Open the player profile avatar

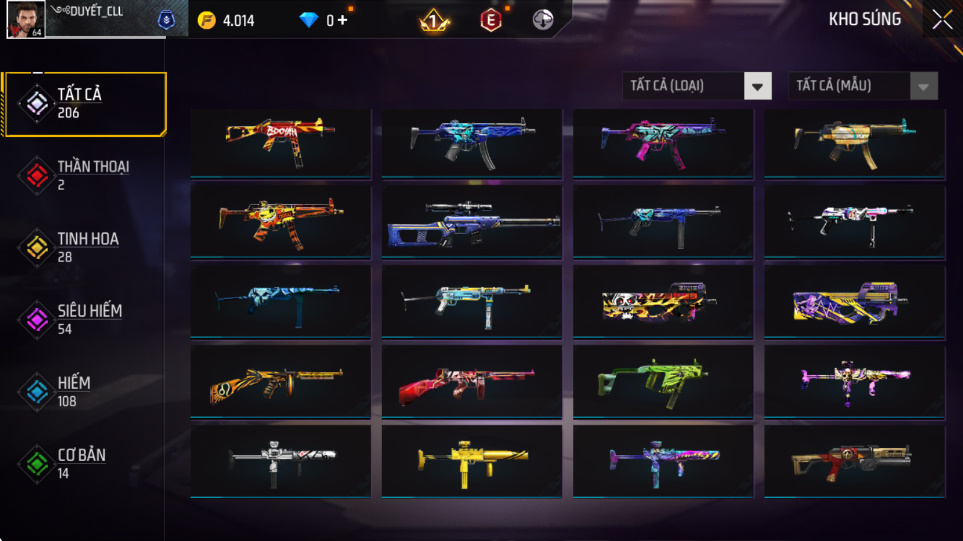[x=24, y=20]
